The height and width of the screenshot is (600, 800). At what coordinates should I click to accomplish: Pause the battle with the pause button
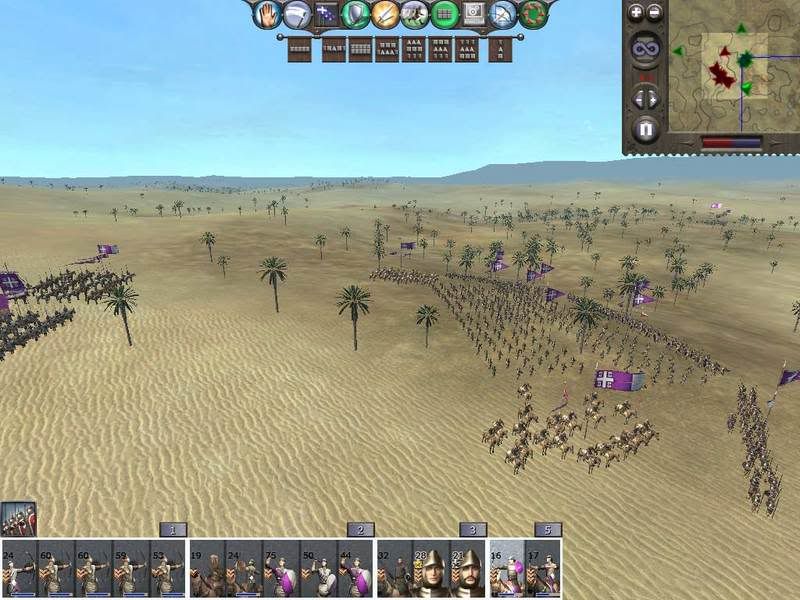point(645,129)
